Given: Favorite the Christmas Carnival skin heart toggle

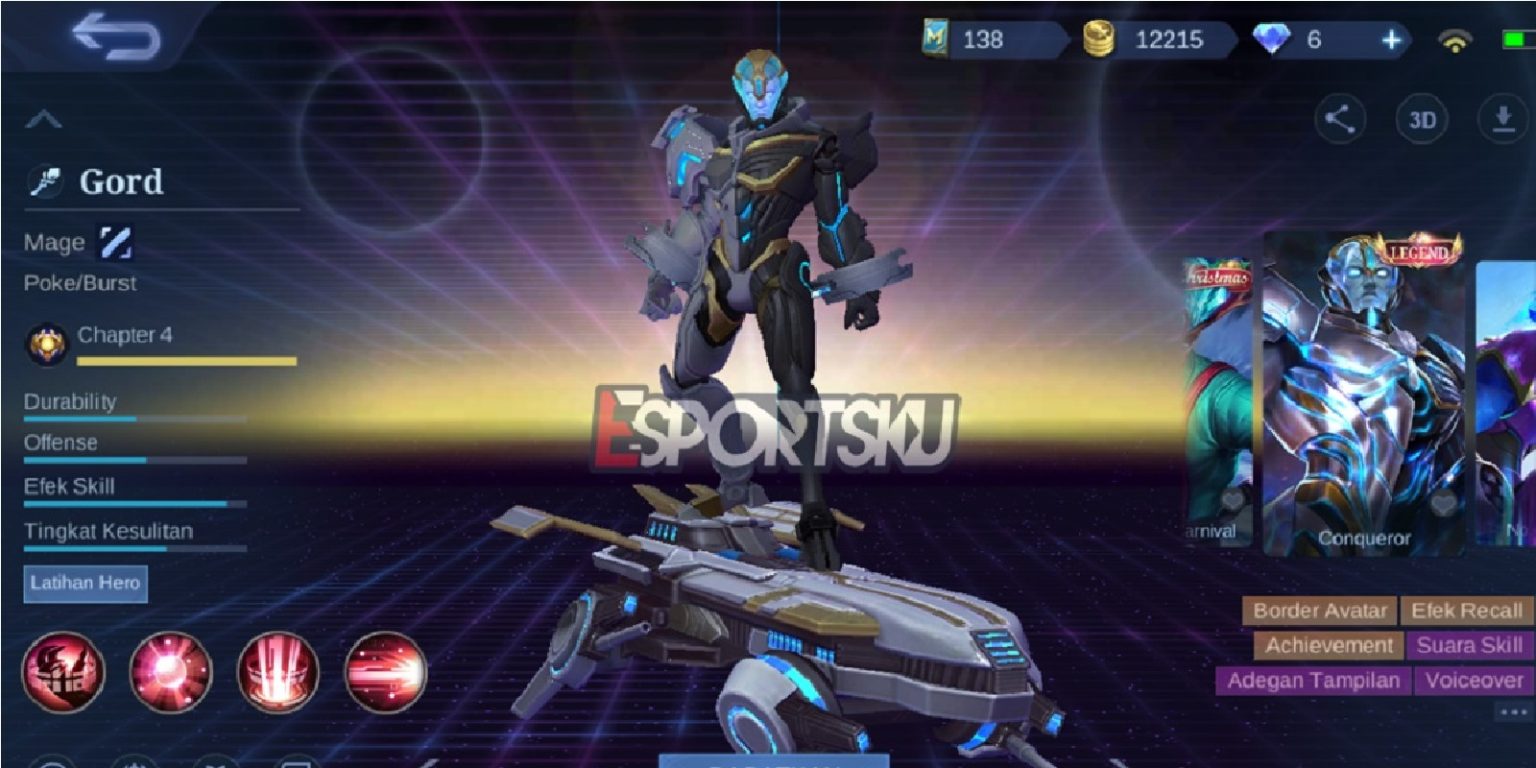Looking at the screenshot, I should [1232, 502].
